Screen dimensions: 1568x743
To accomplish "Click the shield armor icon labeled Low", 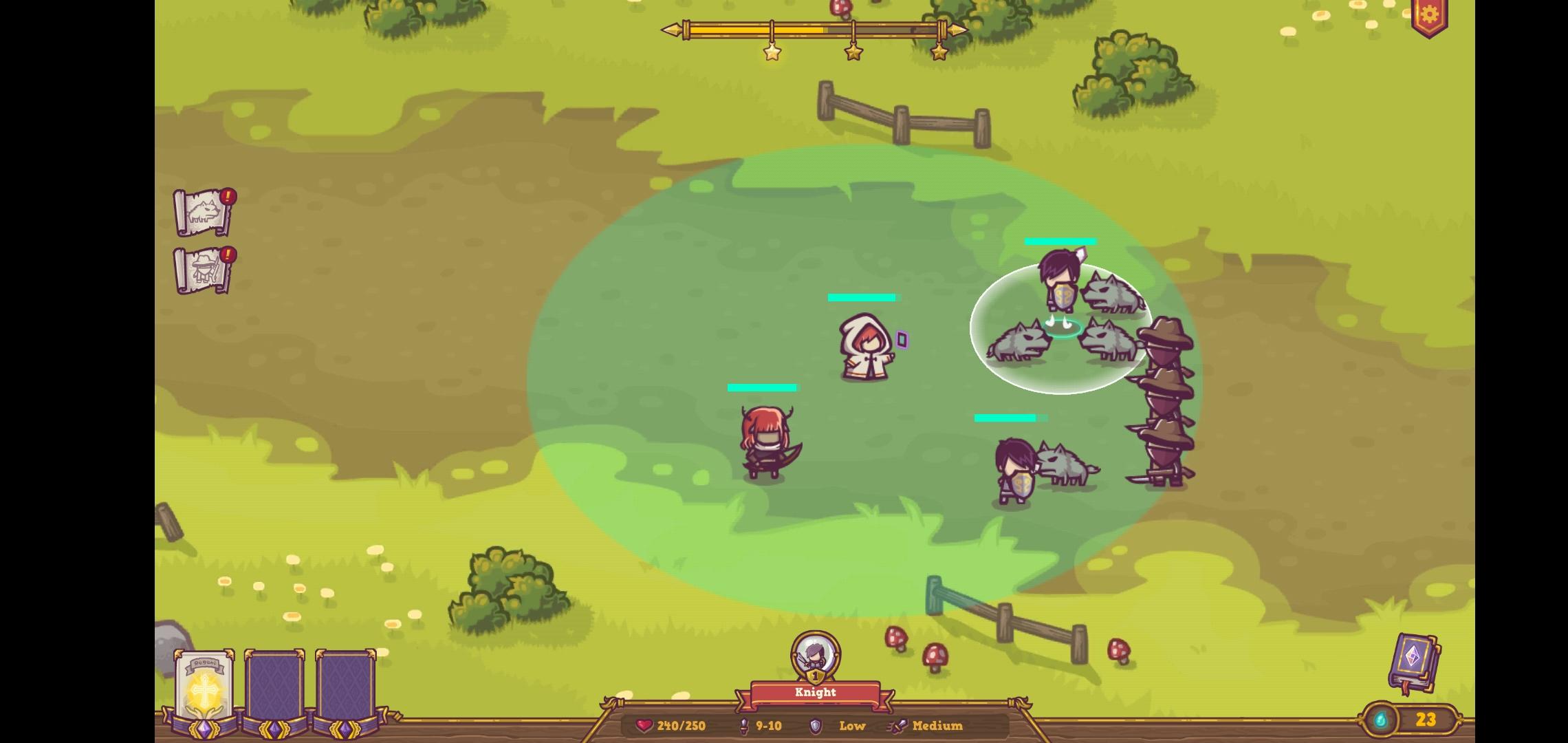I will tap(816, 726).
